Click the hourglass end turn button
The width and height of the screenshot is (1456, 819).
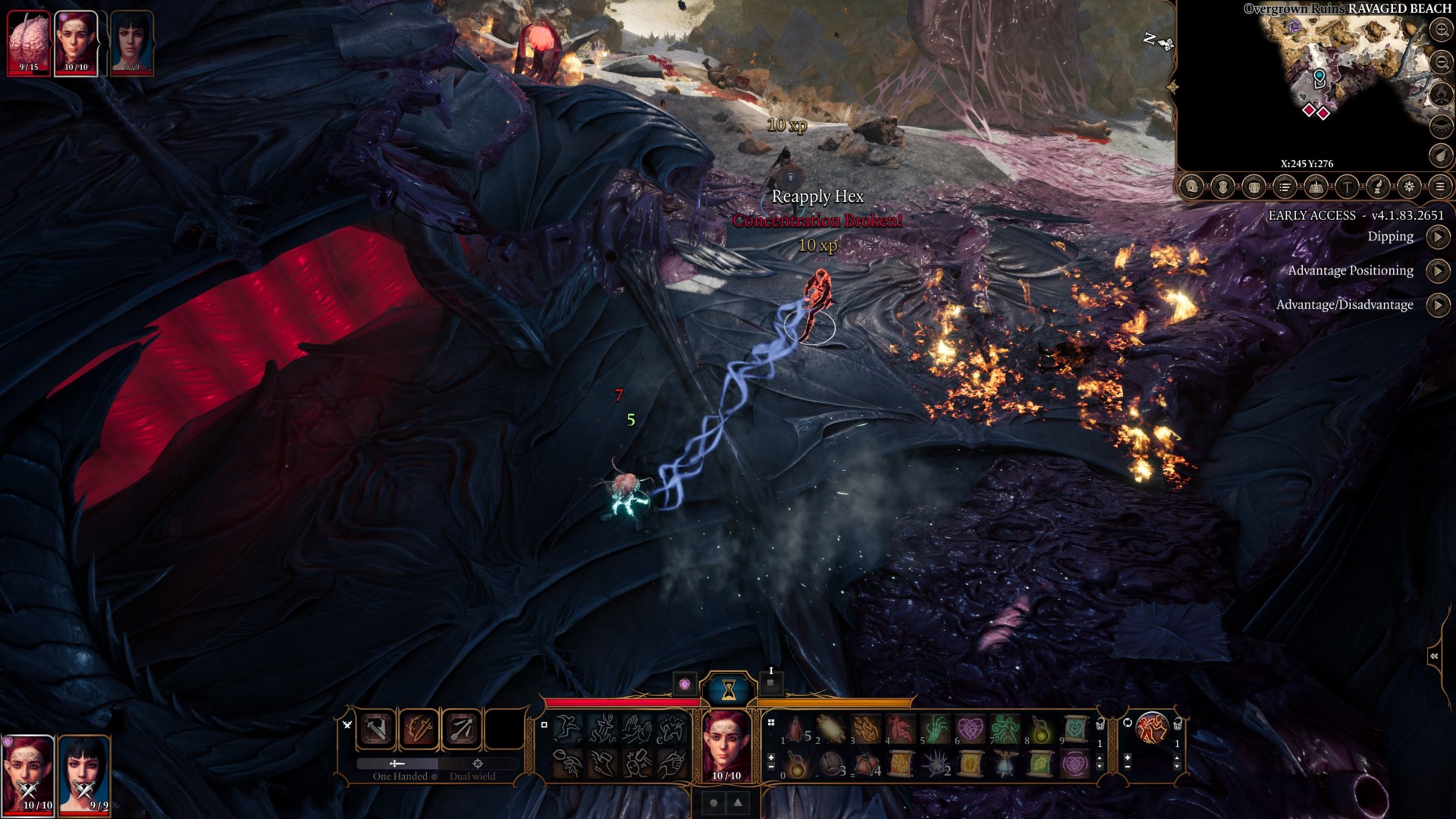click(729, 689)
